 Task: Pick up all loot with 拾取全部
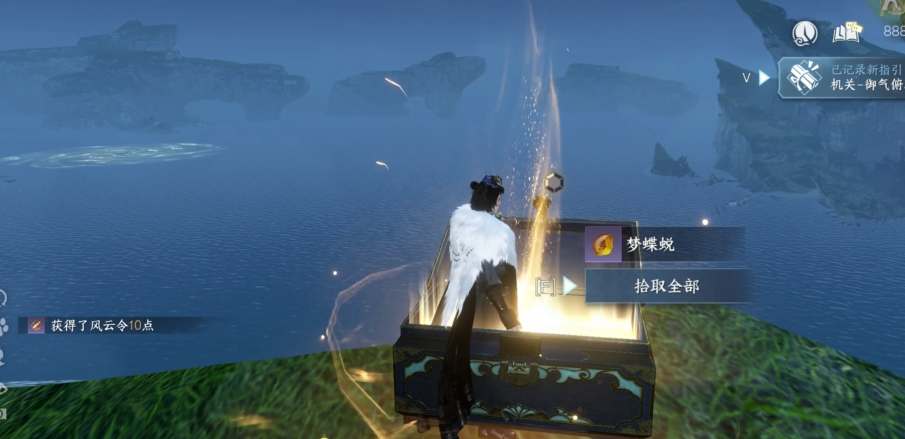coord(667,286)
